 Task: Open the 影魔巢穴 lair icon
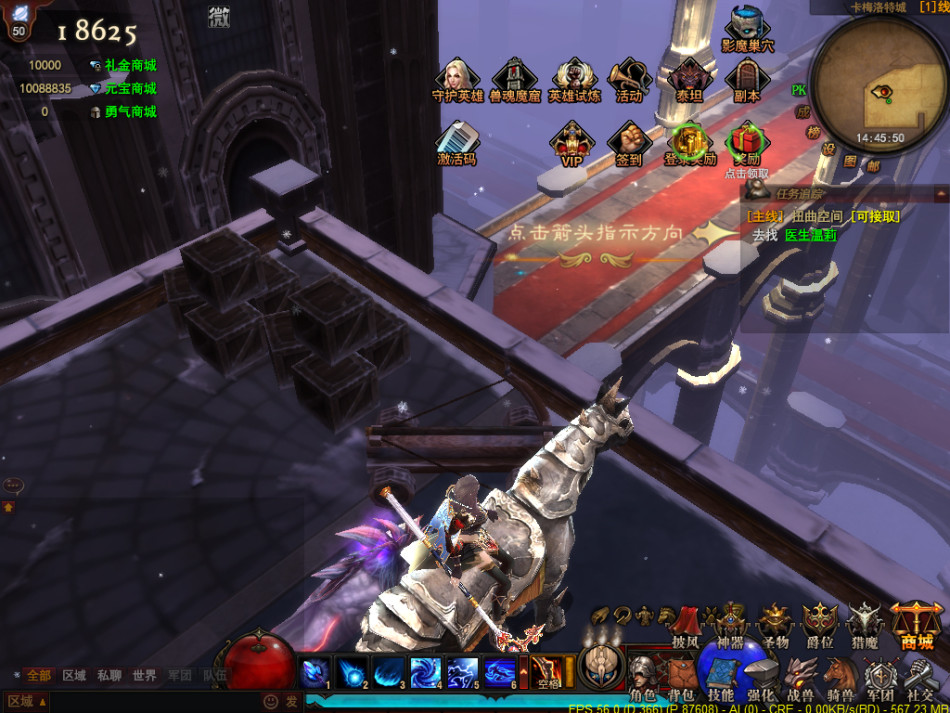coord(747,28)
